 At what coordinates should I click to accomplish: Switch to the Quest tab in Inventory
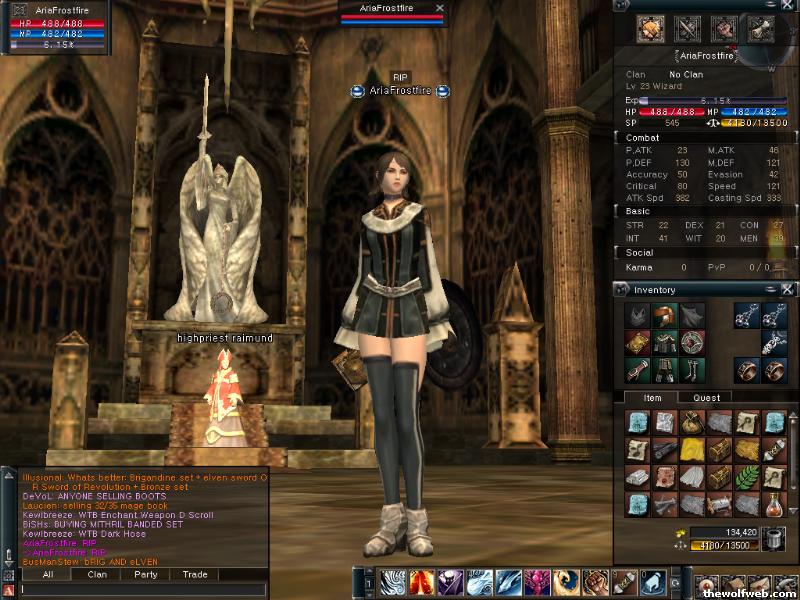pos(706,398)
